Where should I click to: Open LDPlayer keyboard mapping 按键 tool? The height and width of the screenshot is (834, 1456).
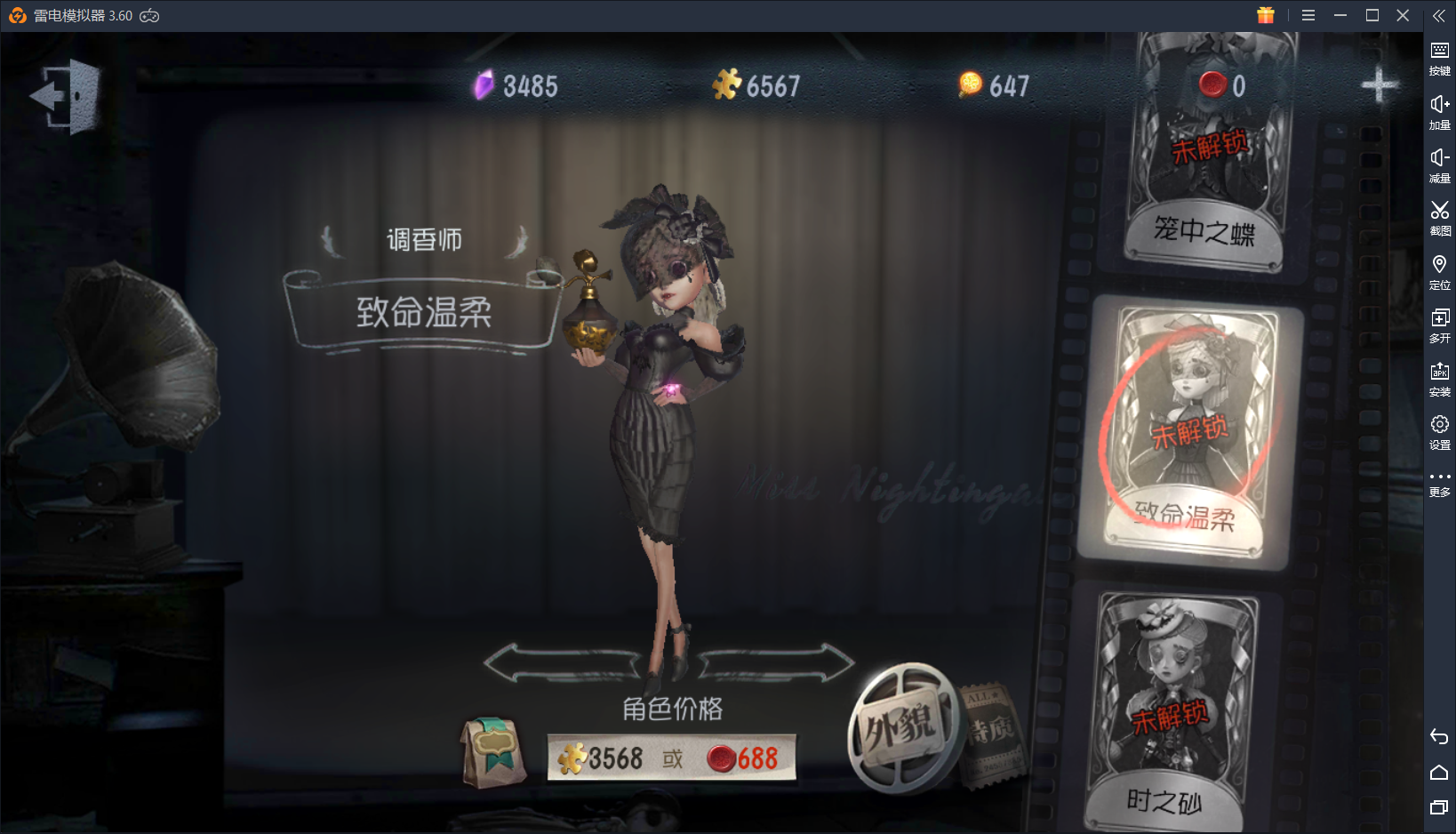[x=1439, y=55]
